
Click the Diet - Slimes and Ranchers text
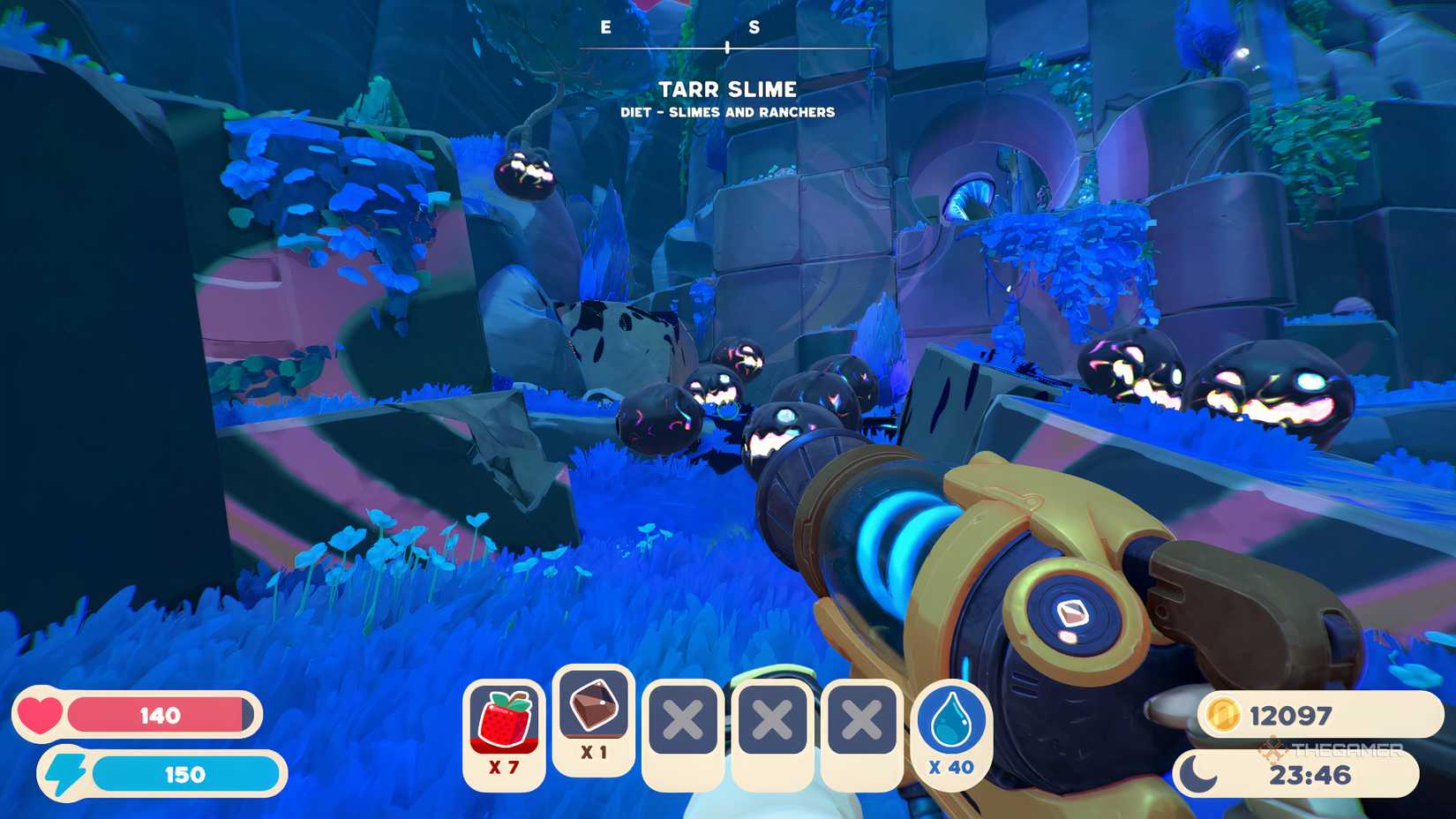727,112
